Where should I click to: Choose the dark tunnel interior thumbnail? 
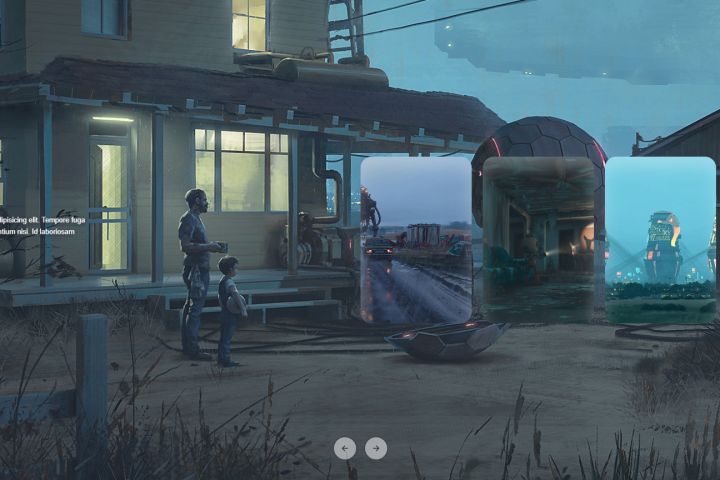[x=538, y=239]
